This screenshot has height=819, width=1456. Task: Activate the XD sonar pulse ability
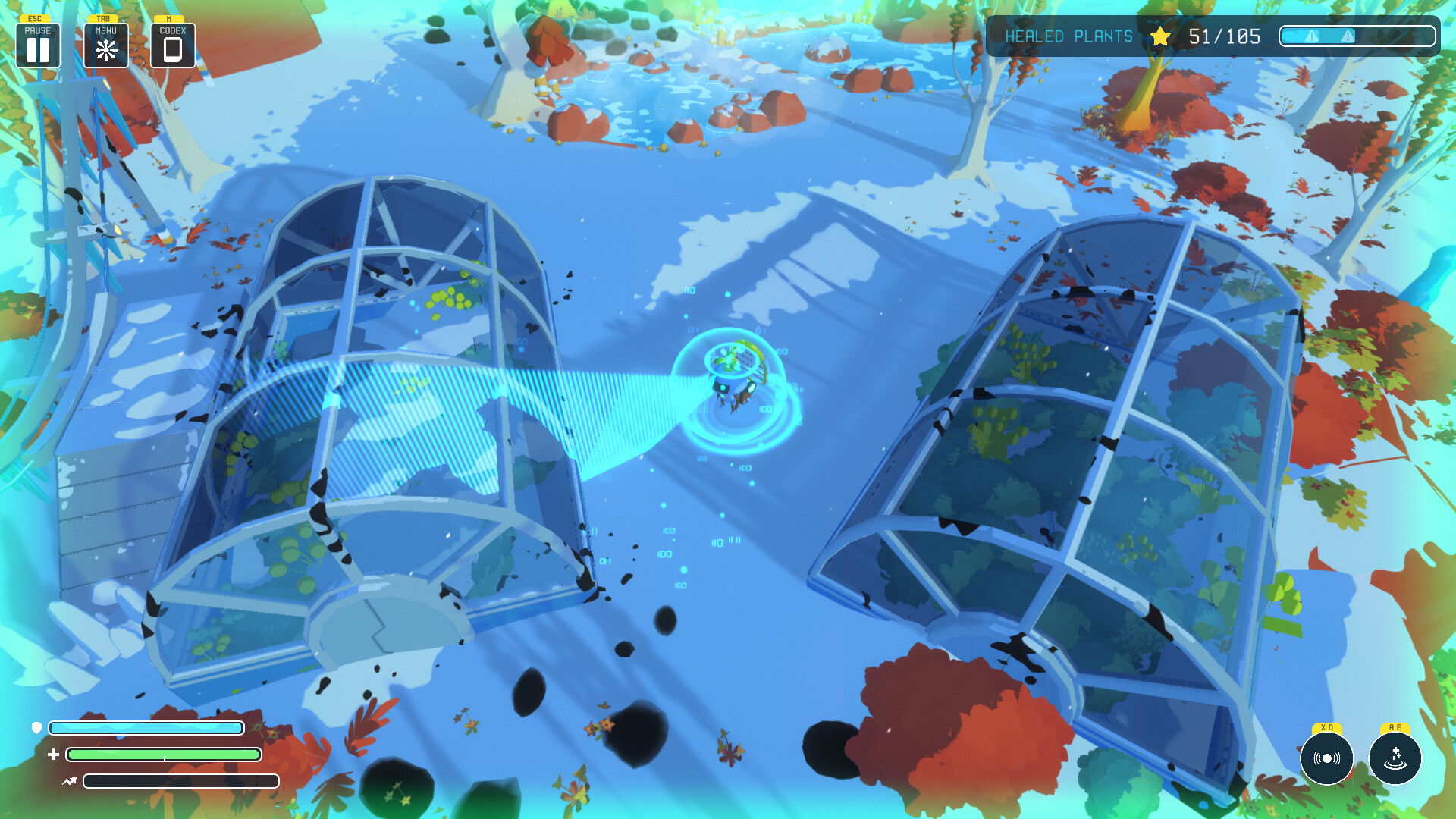pyautogui.click(x=1327, y=758)
